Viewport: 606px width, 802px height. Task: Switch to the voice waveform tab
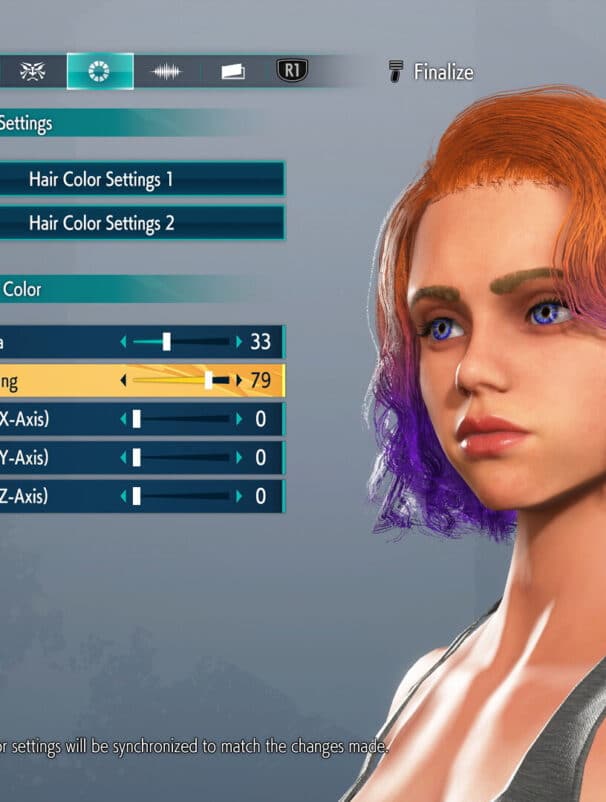click(x=166, y=71)
